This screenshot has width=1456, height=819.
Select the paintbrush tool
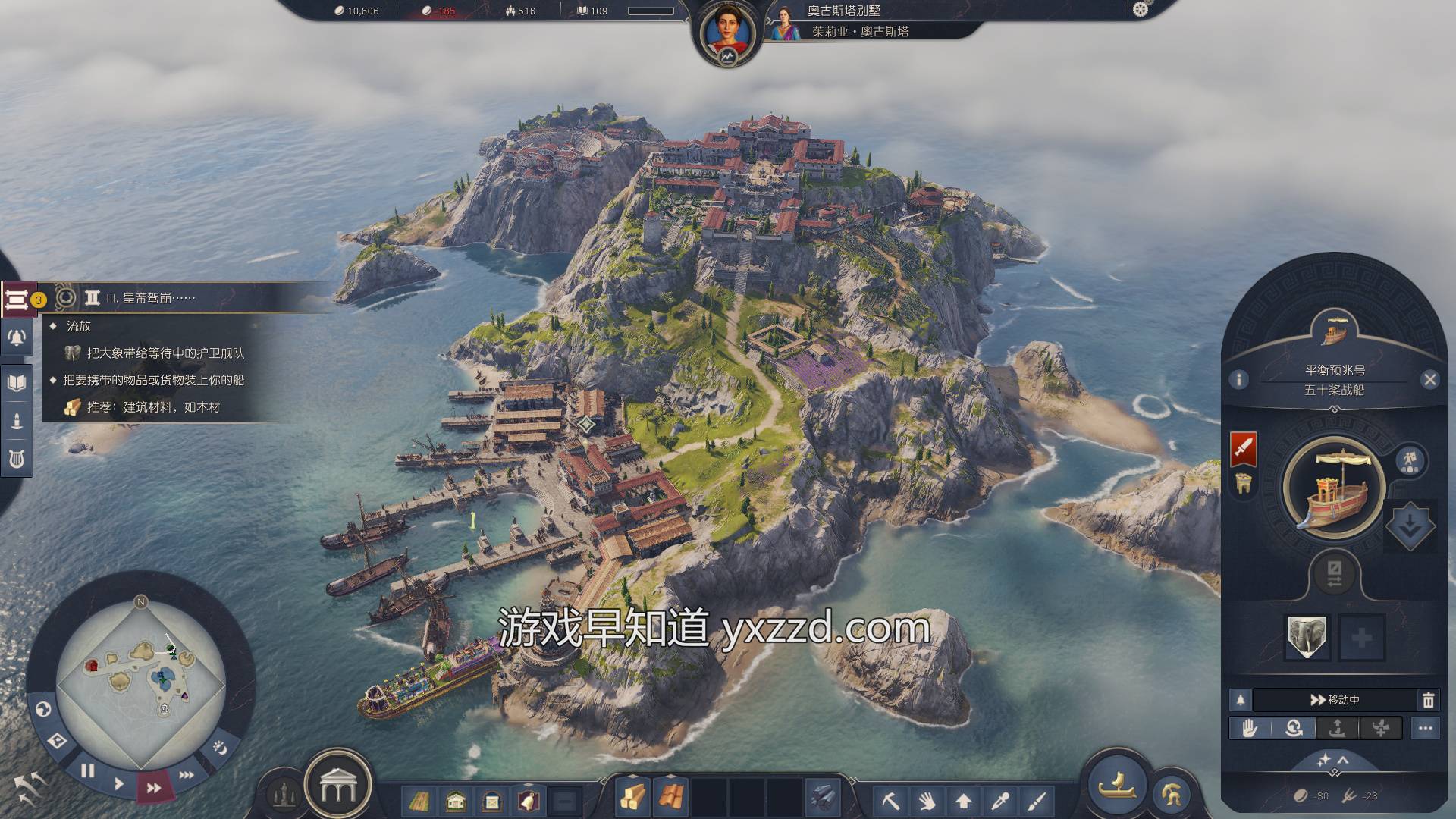[x=1037, y=800]
